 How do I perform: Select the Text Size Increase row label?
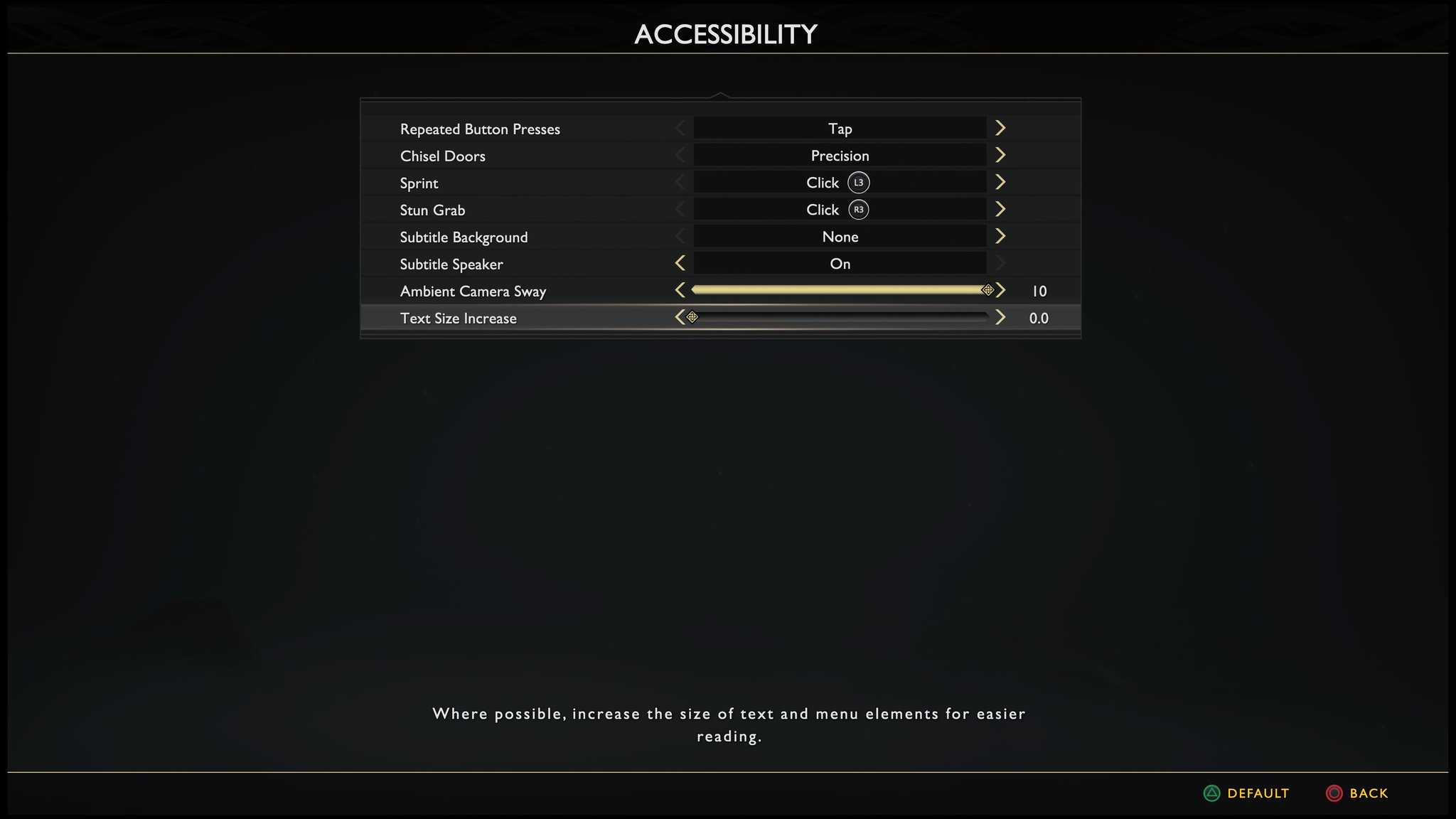(x=458, y=318)
